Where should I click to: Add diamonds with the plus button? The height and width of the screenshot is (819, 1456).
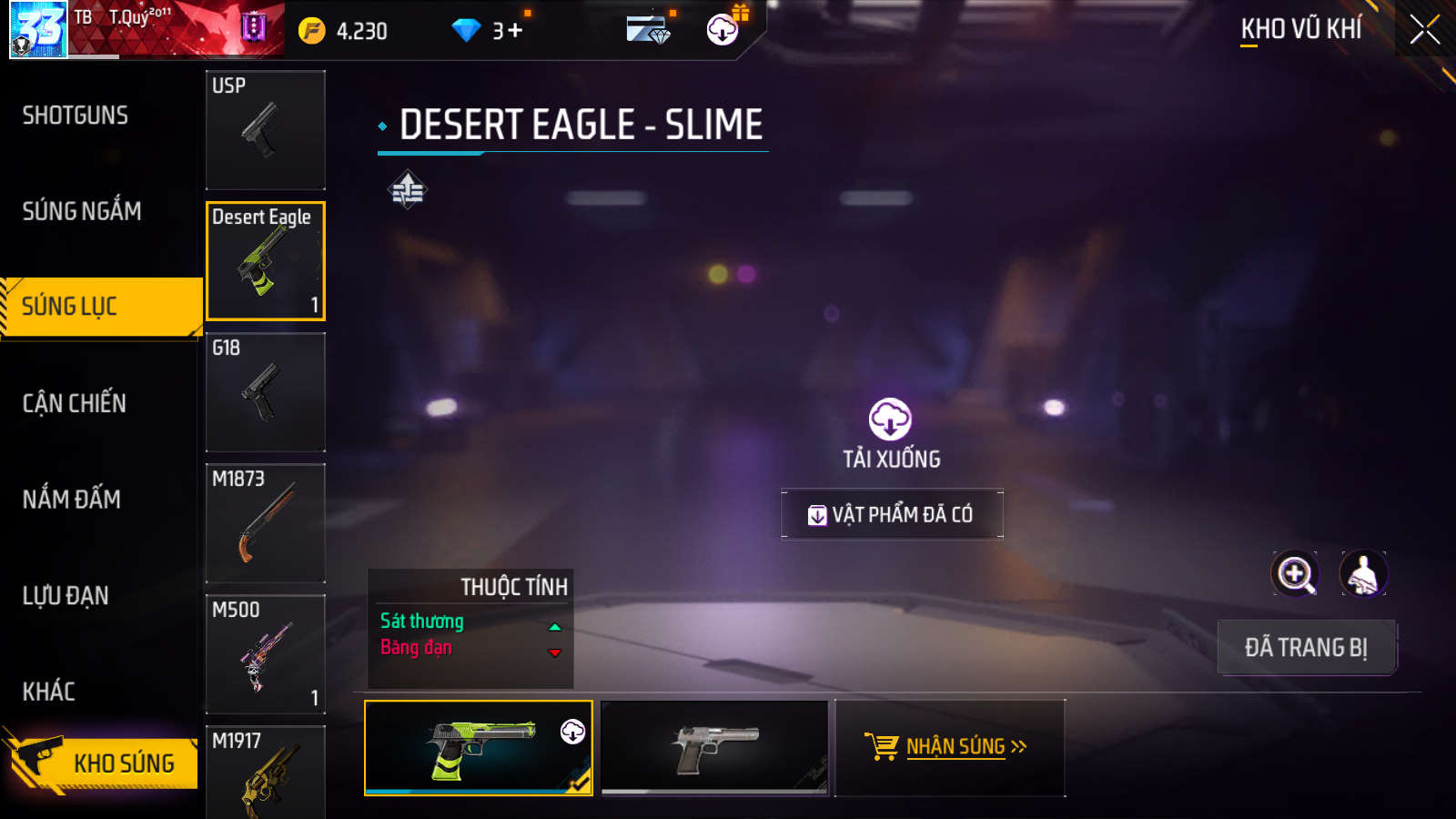[x=515, y=31]
